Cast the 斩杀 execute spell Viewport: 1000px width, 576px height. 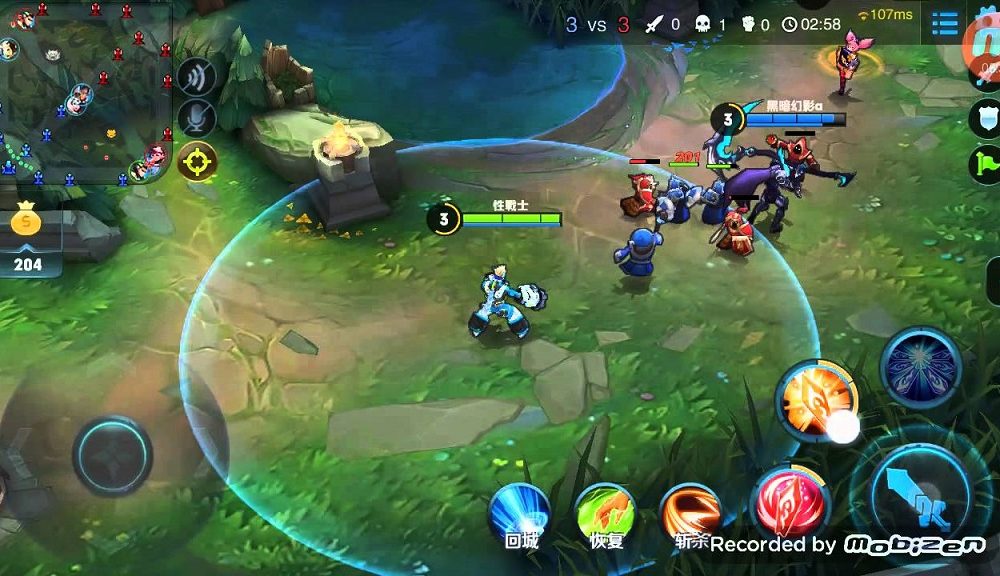point(691,512)
